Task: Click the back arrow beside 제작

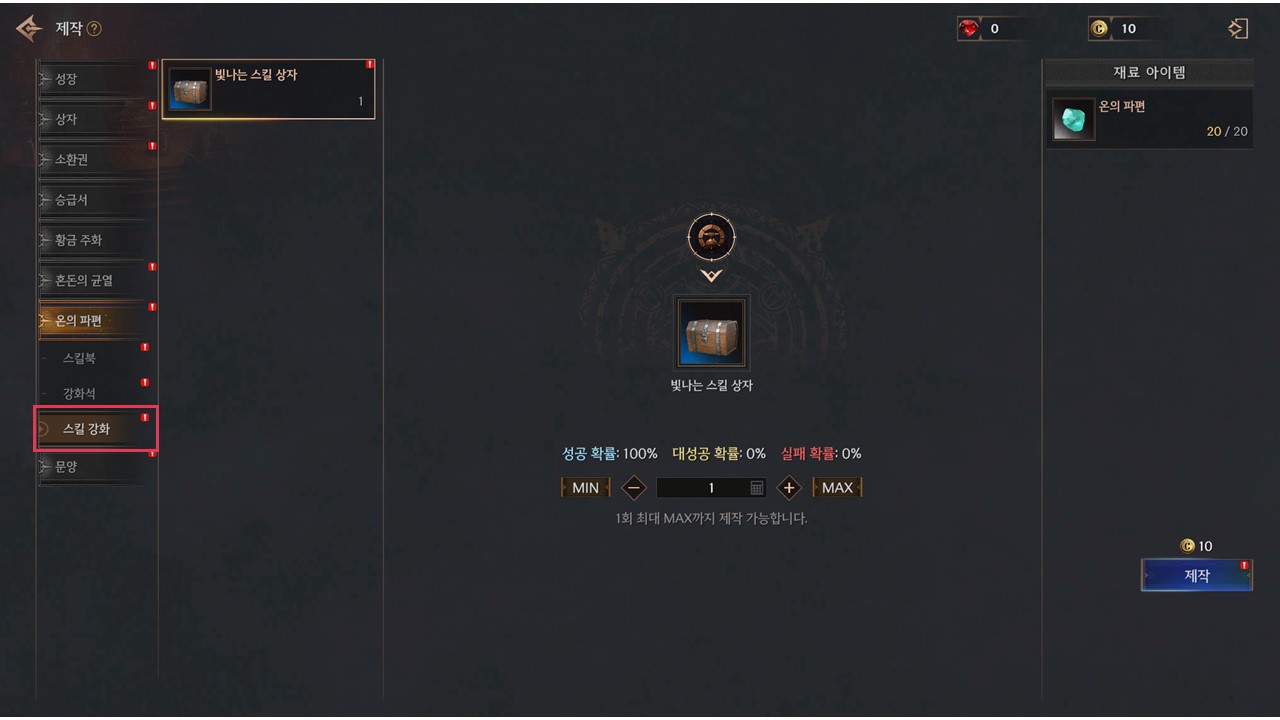Action: tap(29, 28)
